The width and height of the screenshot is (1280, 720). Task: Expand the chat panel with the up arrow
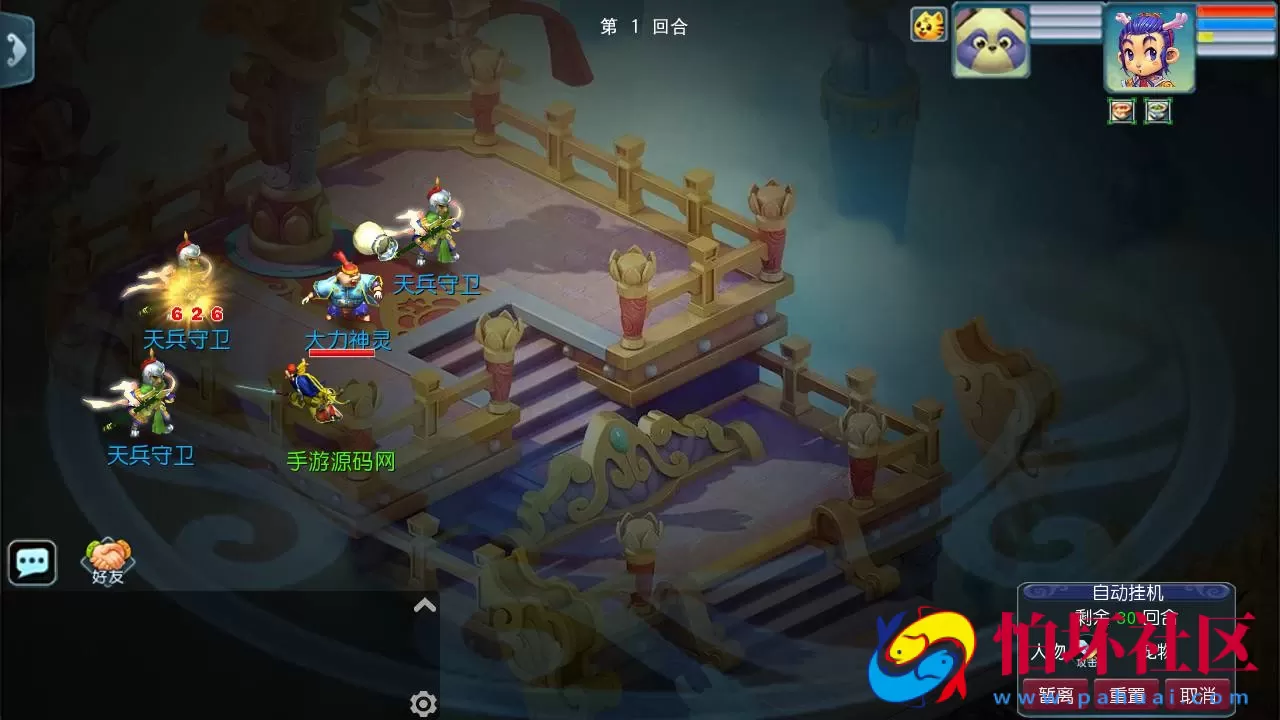coord(423,604)
